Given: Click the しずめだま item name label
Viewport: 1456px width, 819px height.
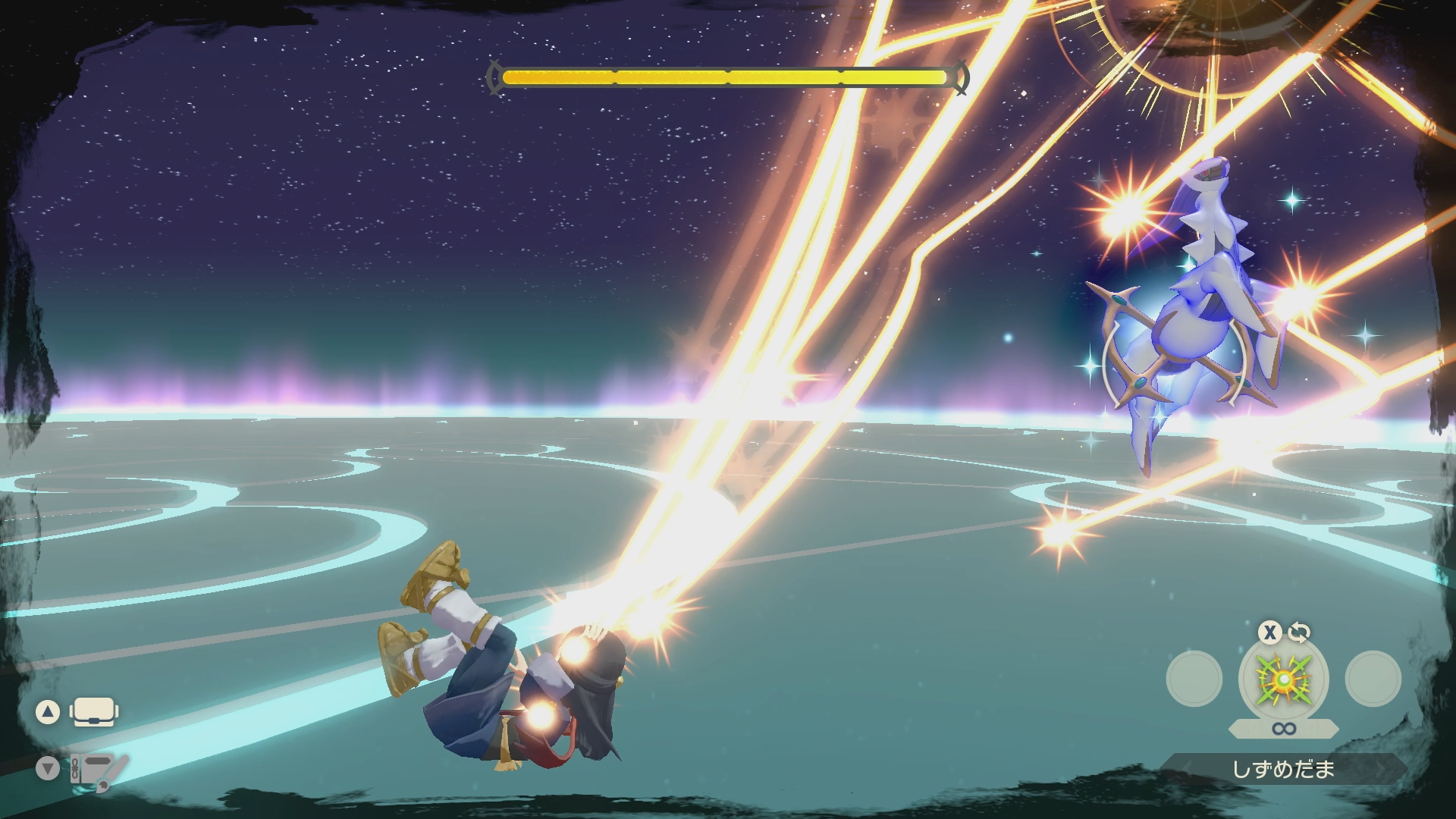Looking at the screenshot, I should (x=1283, y=770).
